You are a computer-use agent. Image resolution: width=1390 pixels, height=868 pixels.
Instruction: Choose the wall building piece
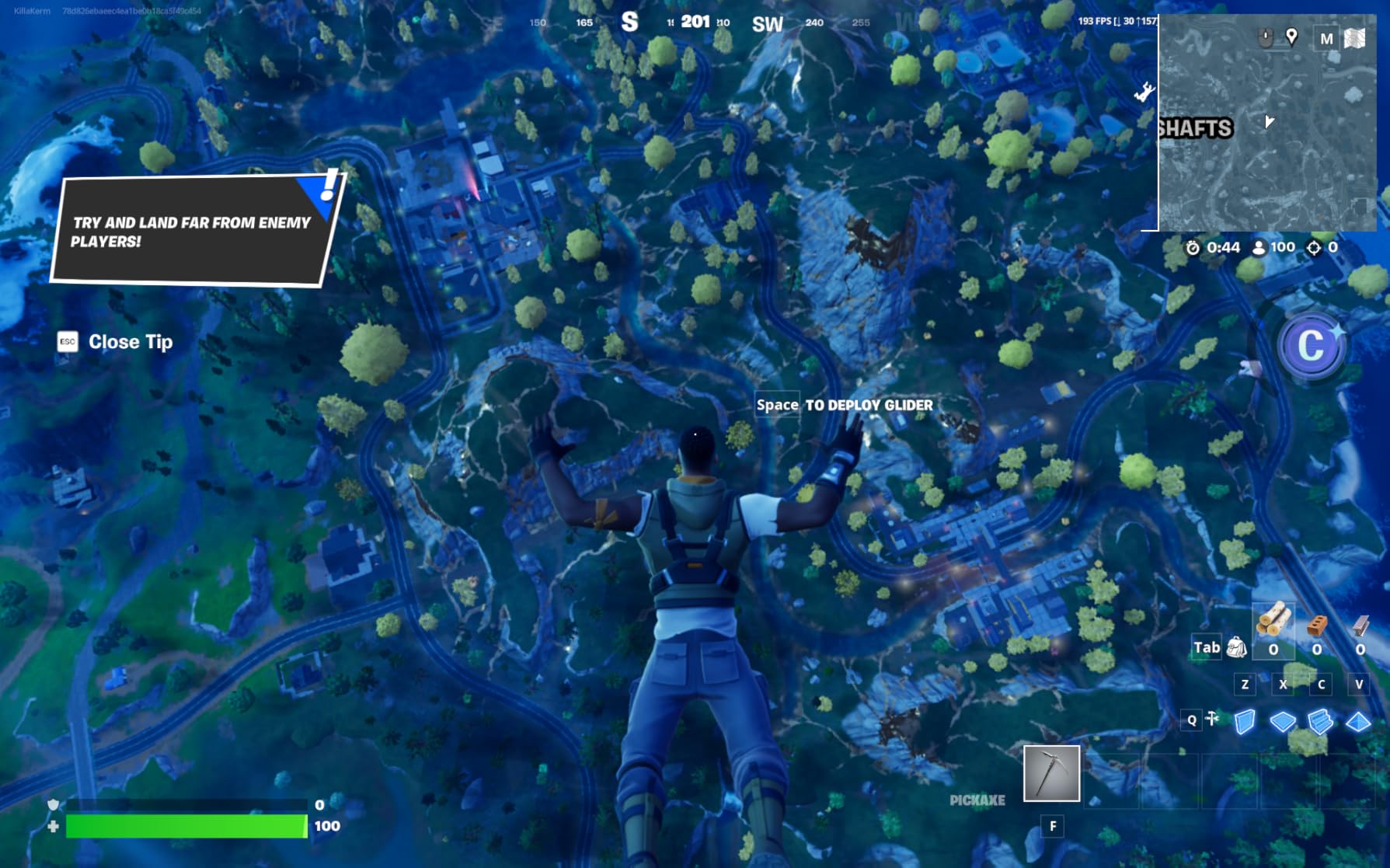pos(1245,722)
